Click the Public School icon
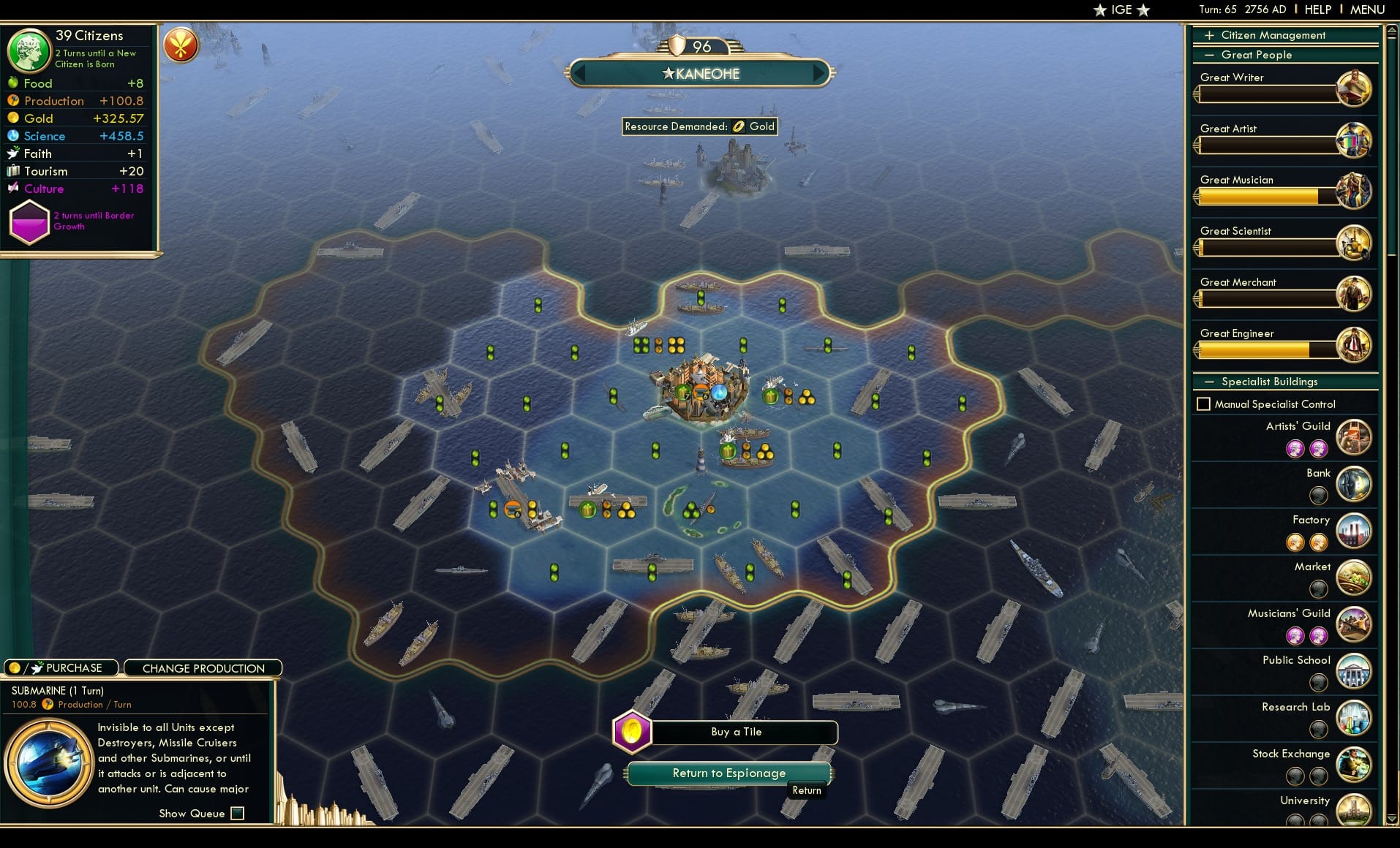The image size is (1400, 848). (1354, 671)
